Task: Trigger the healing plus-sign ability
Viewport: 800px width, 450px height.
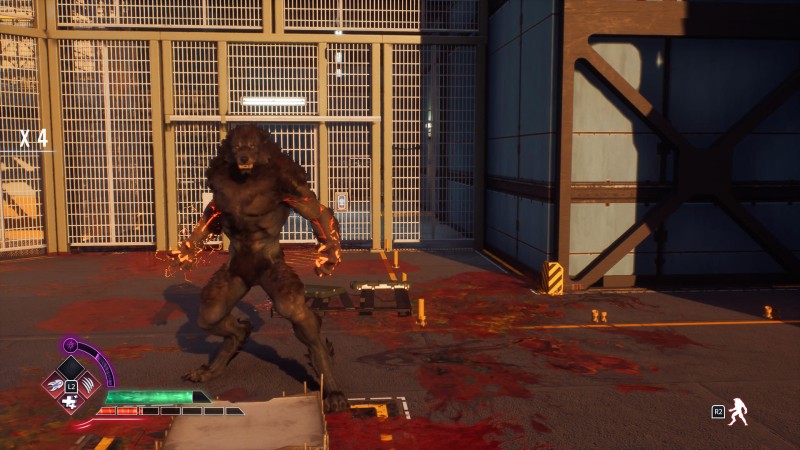Action: click(70, 401)
